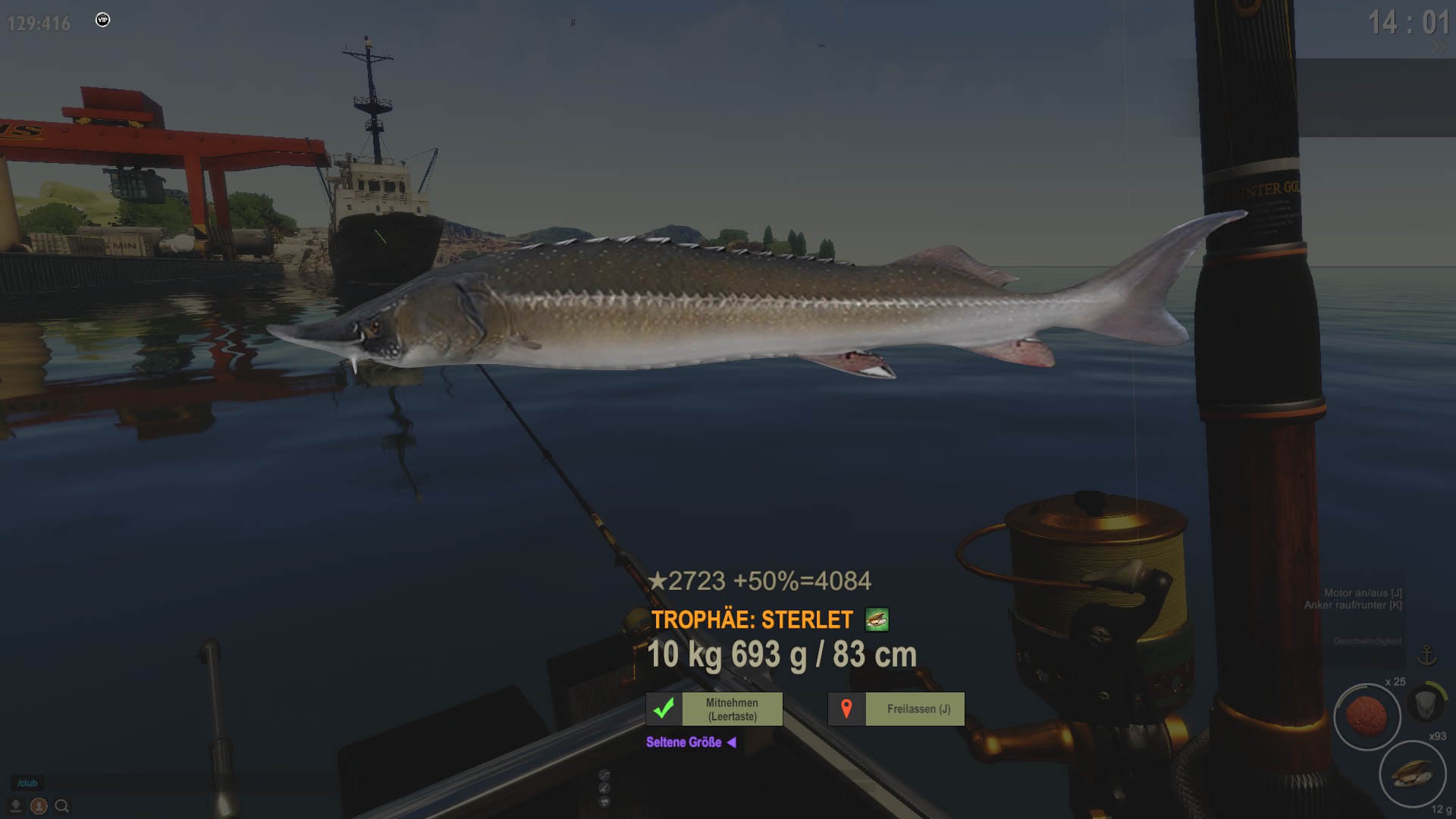Click the mussel bait icon beside Sterlet

[877, 620]
